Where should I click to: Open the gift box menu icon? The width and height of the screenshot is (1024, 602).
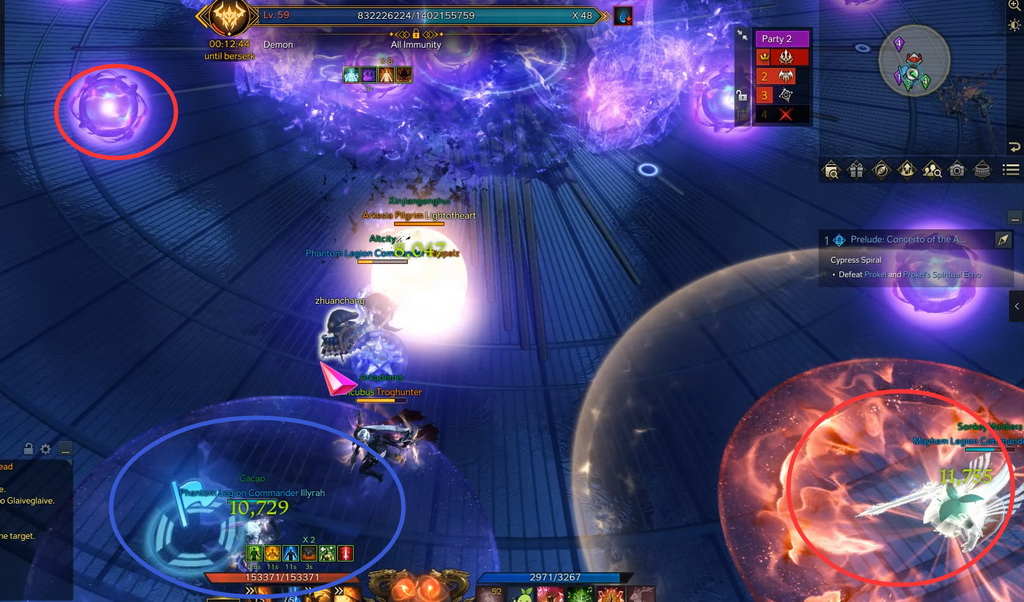click(x=856, y=170)
